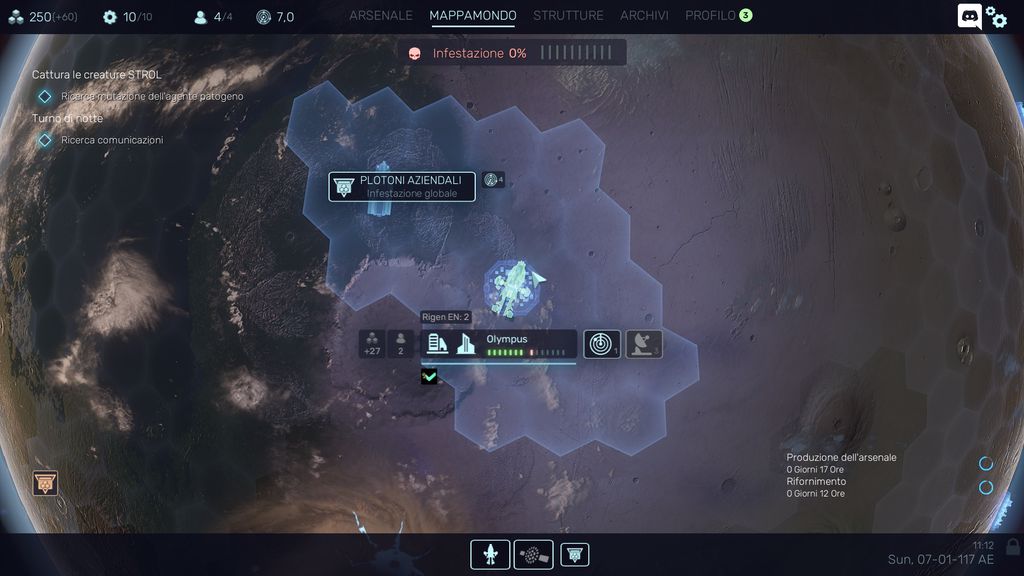Viewport: 1024px width, 576px height.
Task: Click the orange faction emblem at left edge
Action: [45, 484]
